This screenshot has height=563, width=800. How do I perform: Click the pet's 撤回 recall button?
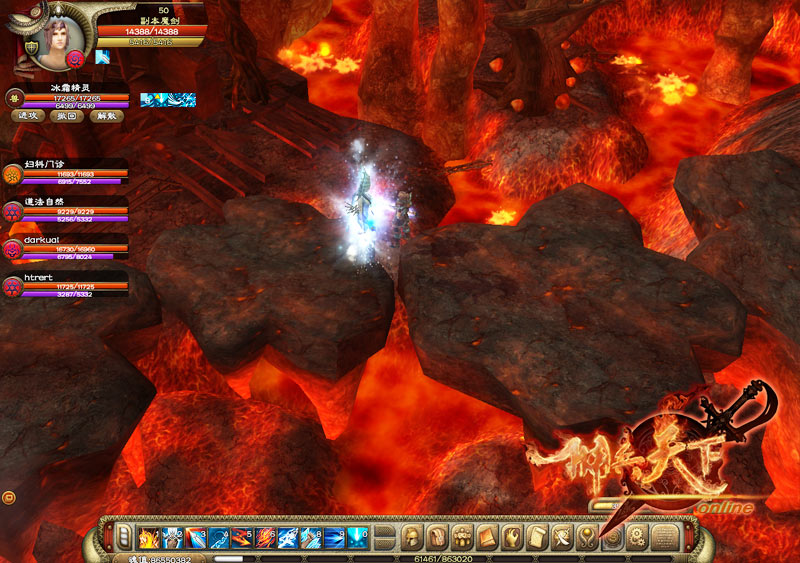click(x=66, y=116)
